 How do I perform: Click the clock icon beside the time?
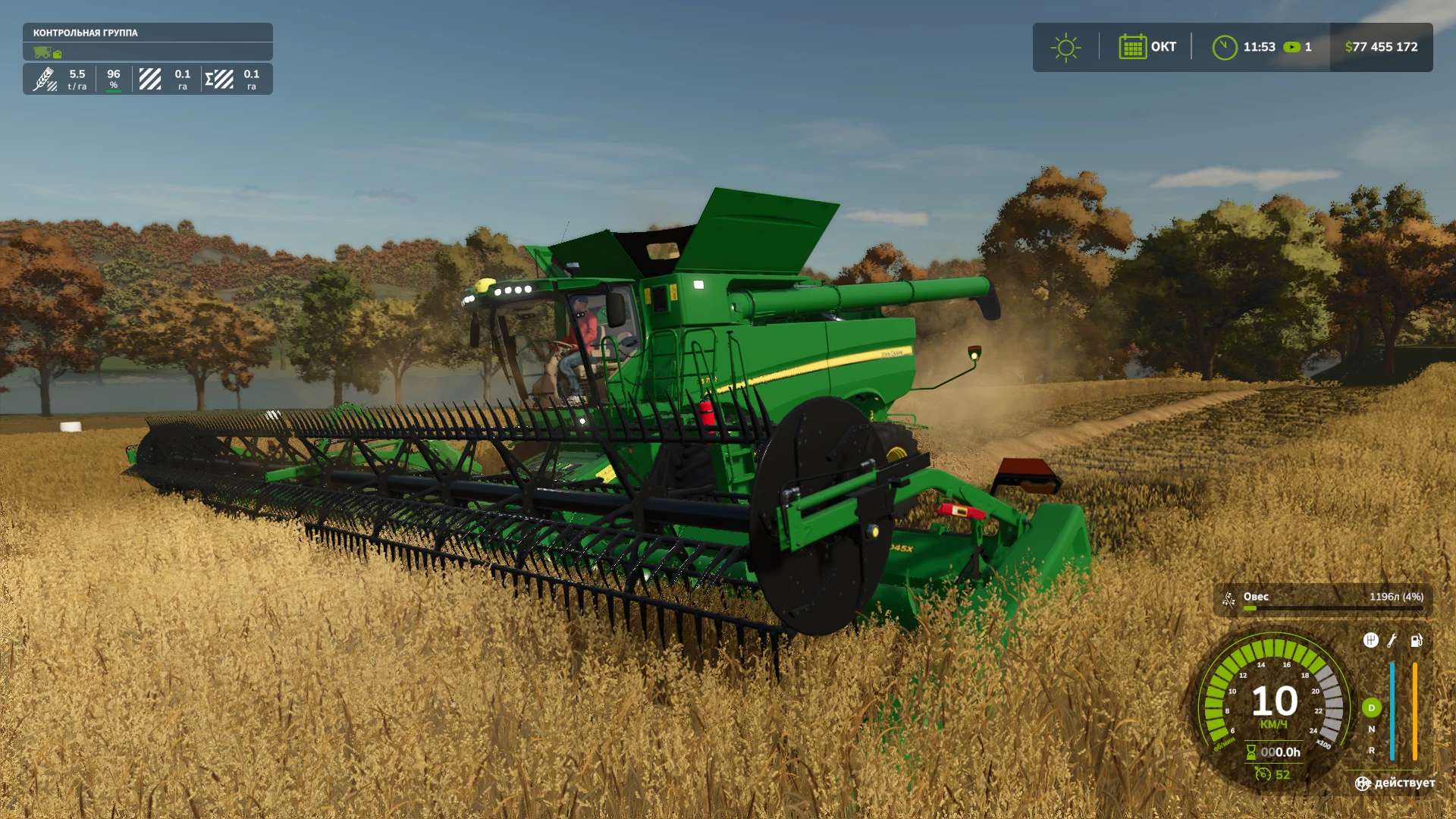(1224, 47)
